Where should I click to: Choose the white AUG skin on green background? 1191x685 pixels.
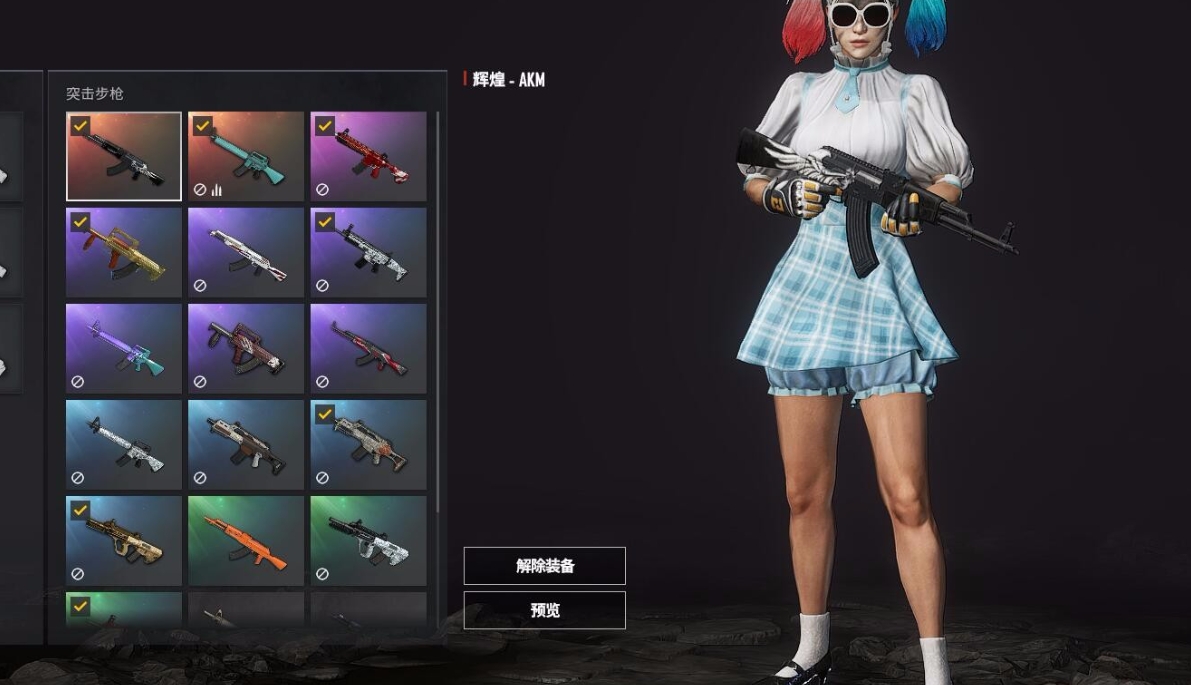click(368, 541)
